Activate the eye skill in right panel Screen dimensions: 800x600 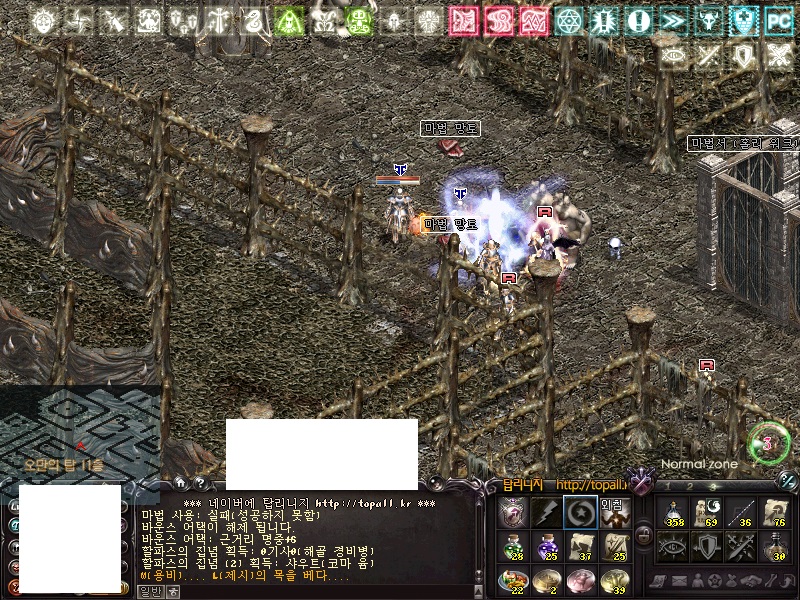click(675, 546)
